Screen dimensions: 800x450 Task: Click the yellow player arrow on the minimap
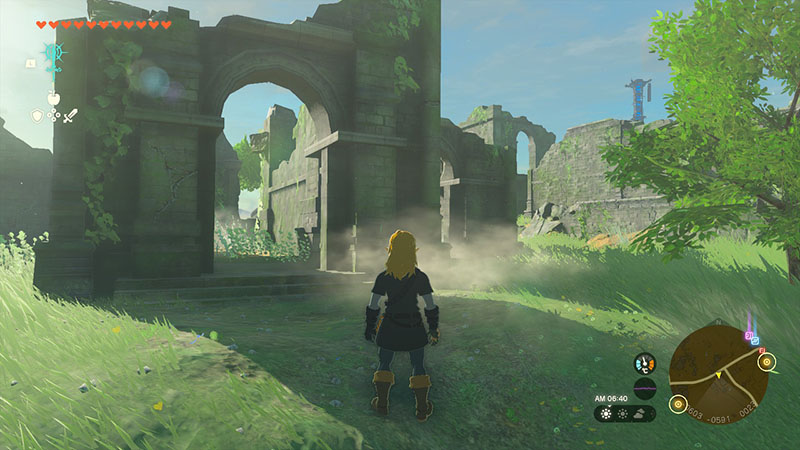719,375
